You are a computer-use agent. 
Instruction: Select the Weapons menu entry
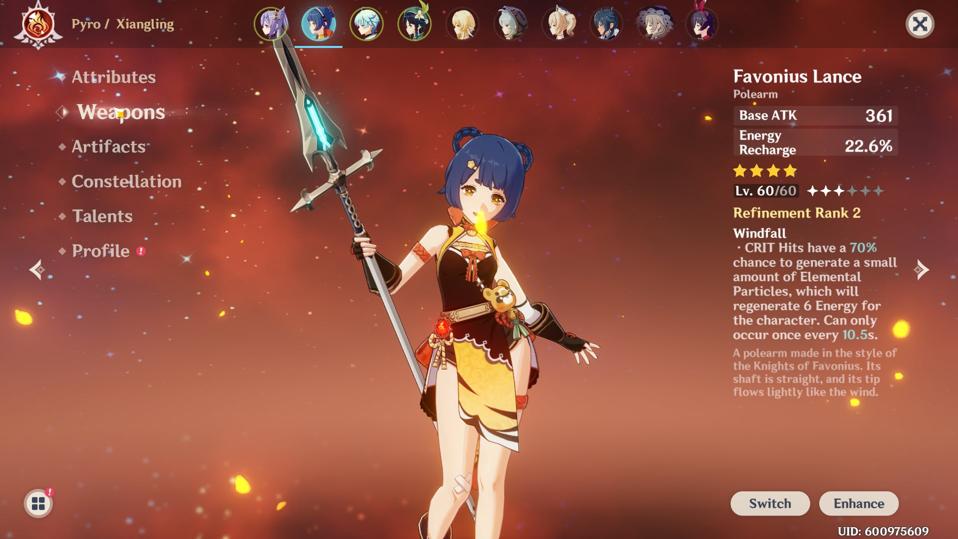click(120, 112)
